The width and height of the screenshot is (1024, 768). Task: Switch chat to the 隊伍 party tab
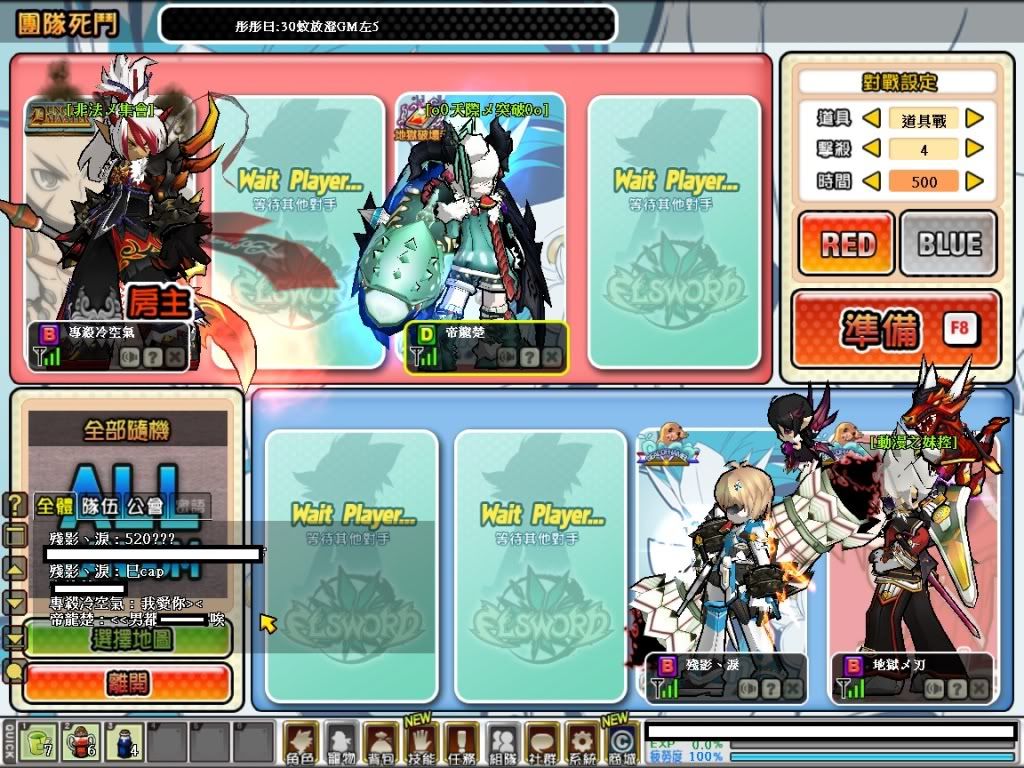[x=99, y=506]
